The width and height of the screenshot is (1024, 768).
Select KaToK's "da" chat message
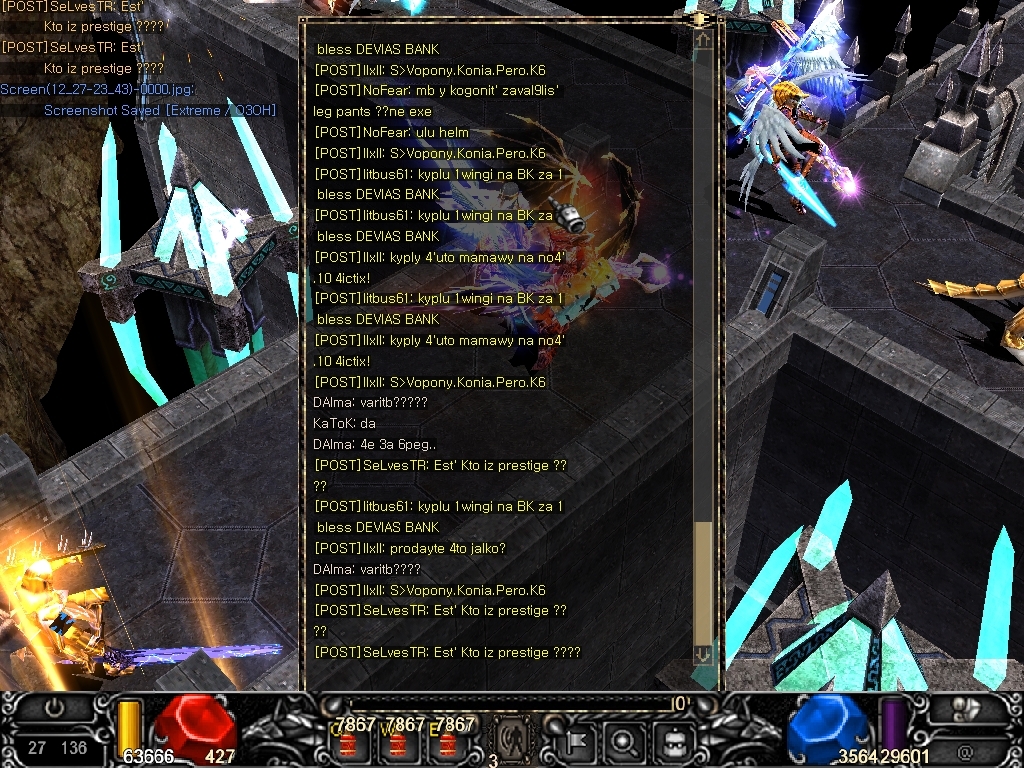pyautogui.click(x=344, y=423)
